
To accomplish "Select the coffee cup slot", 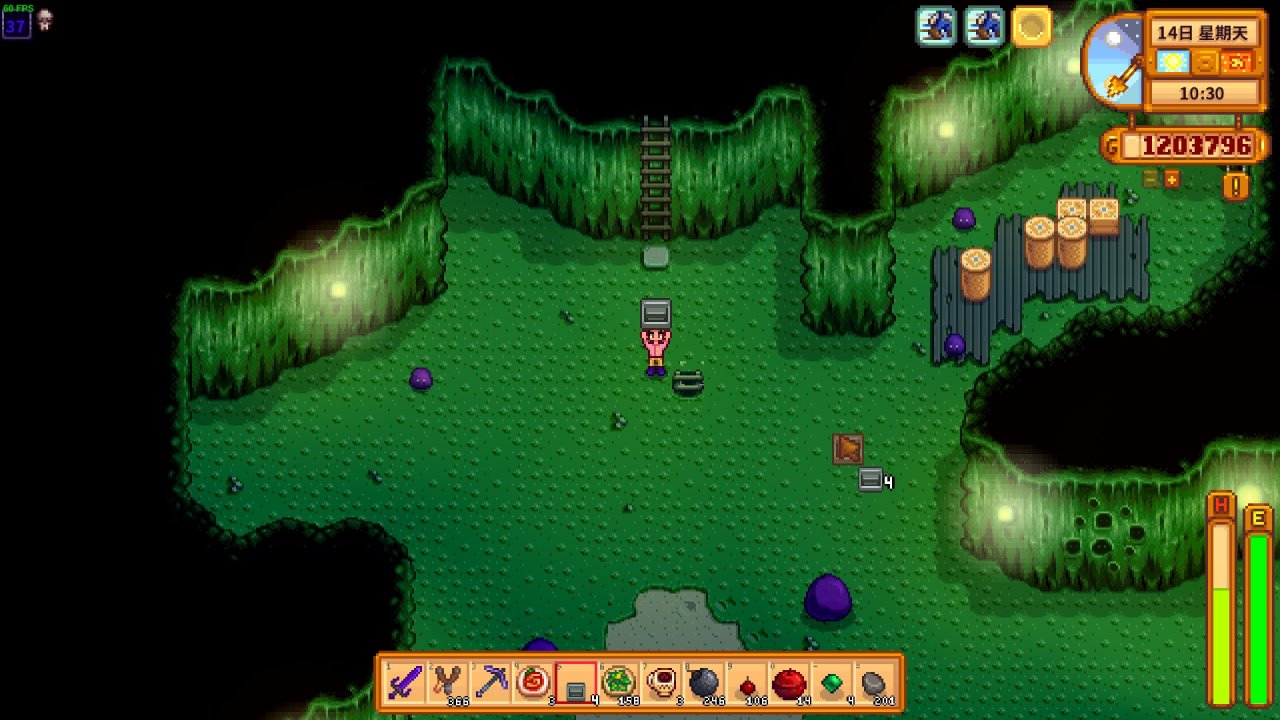I will click(662, 683).
